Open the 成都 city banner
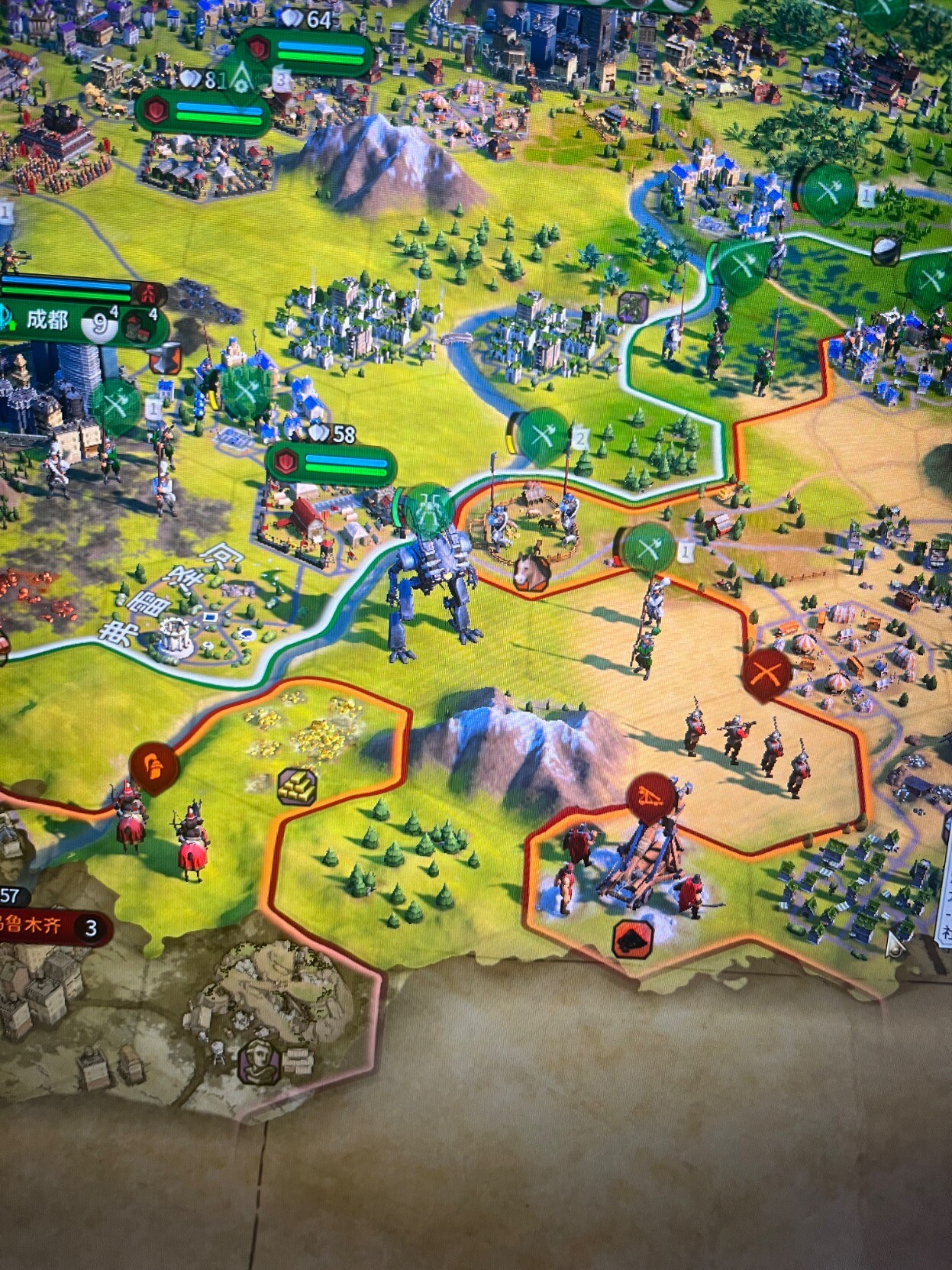The height and width of the screenshot is (1270, 952). pos(47,322)
